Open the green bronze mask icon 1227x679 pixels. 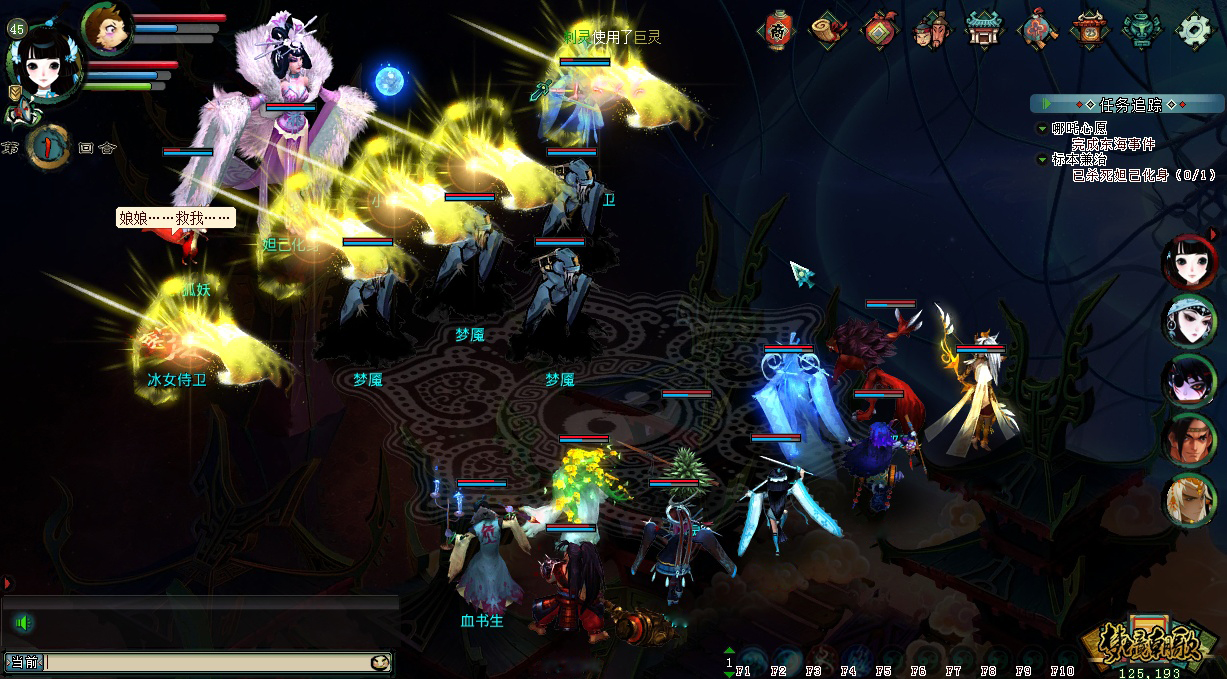coord(1140,30)
